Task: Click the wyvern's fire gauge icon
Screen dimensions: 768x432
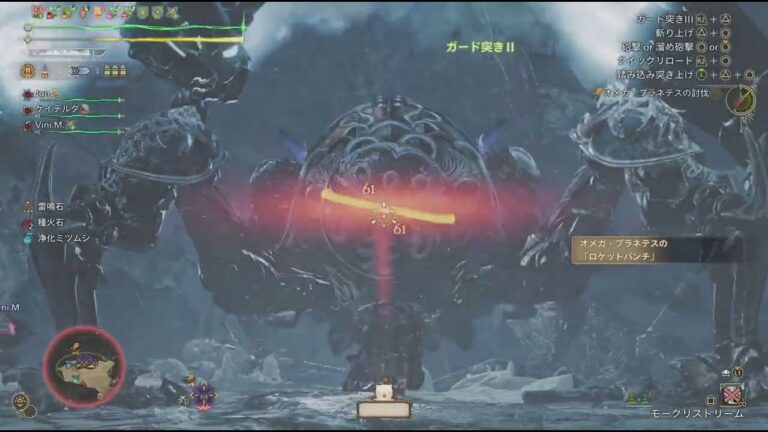Action: pos(28,71)
